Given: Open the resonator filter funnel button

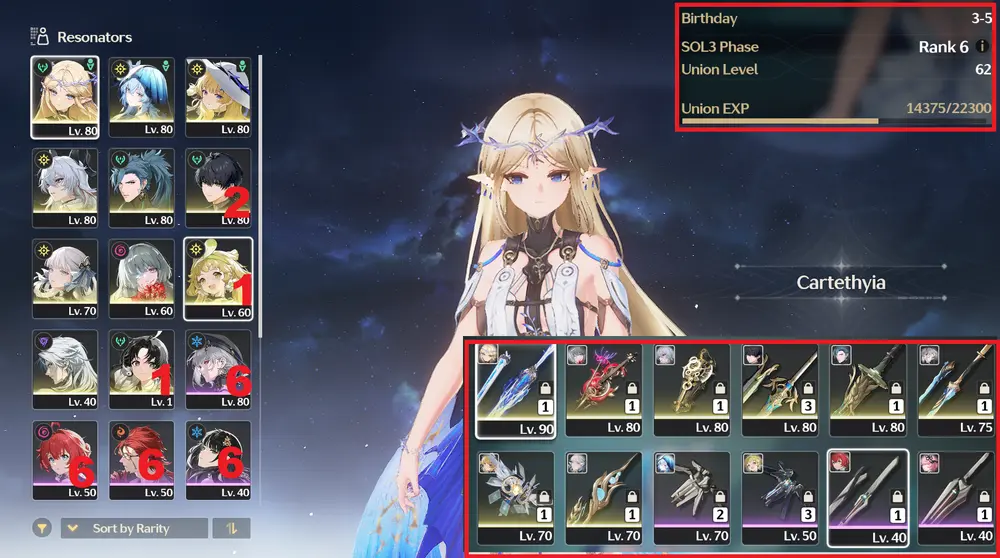Looking at the screenshot, I should pyautogui.click(x=42, y=528).
